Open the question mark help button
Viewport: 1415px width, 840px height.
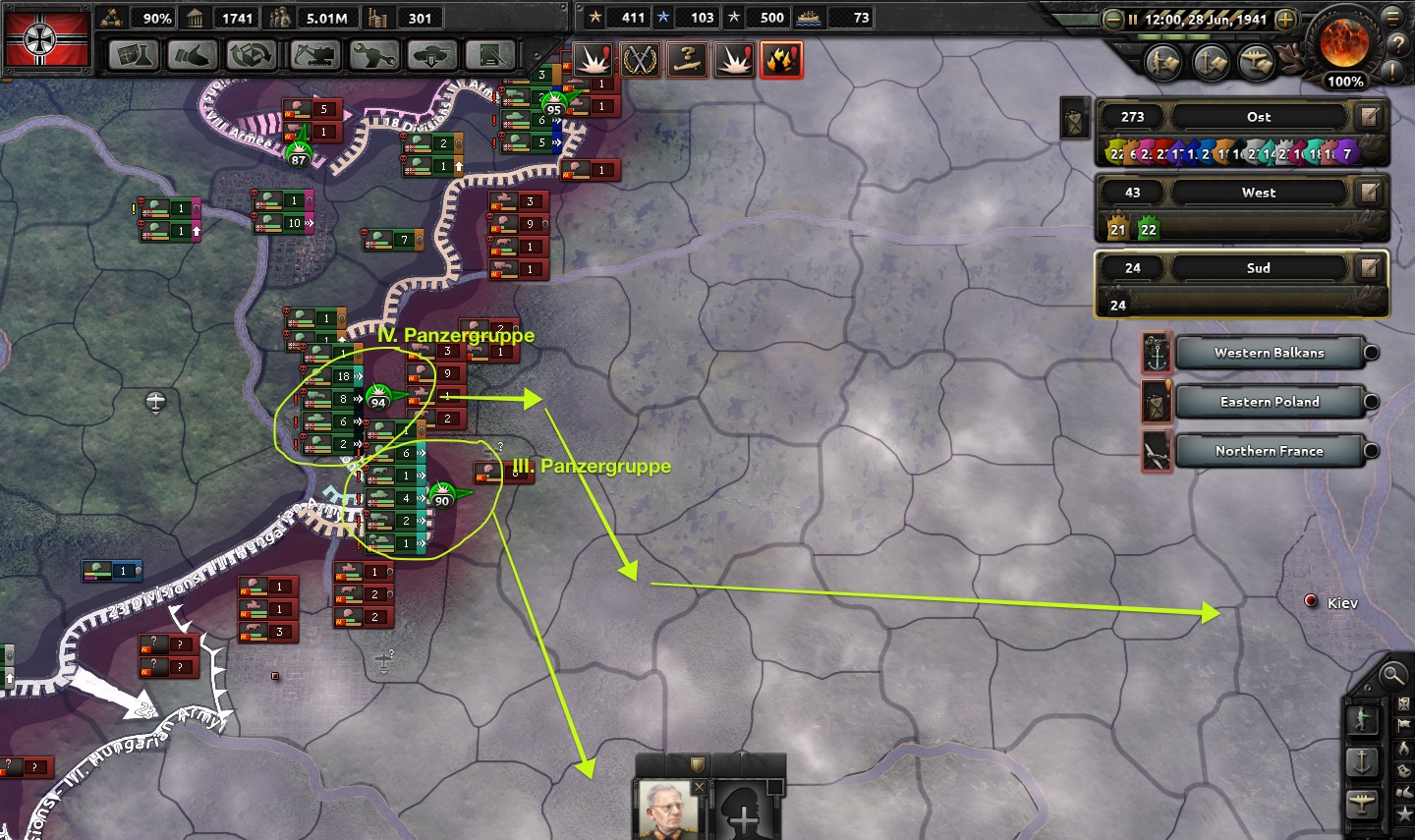(1396, 44)
